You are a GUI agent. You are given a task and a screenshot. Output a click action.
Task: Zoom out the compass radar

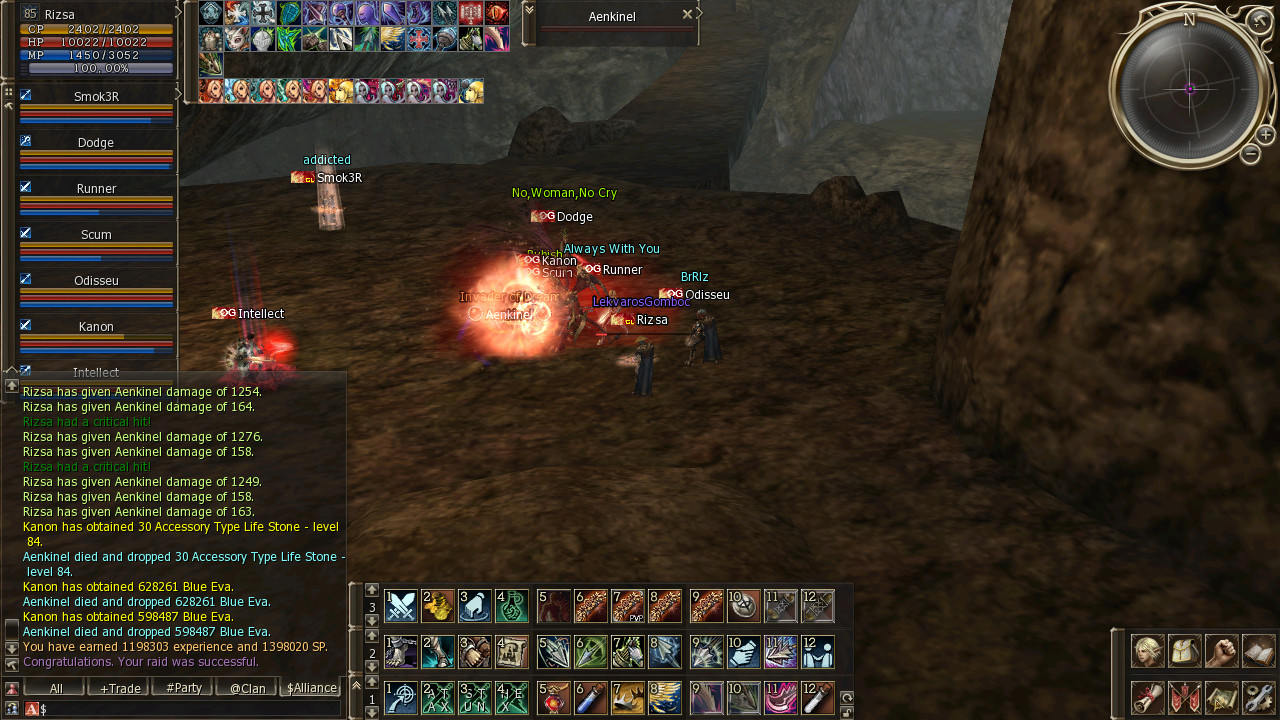click(1250, 154)
